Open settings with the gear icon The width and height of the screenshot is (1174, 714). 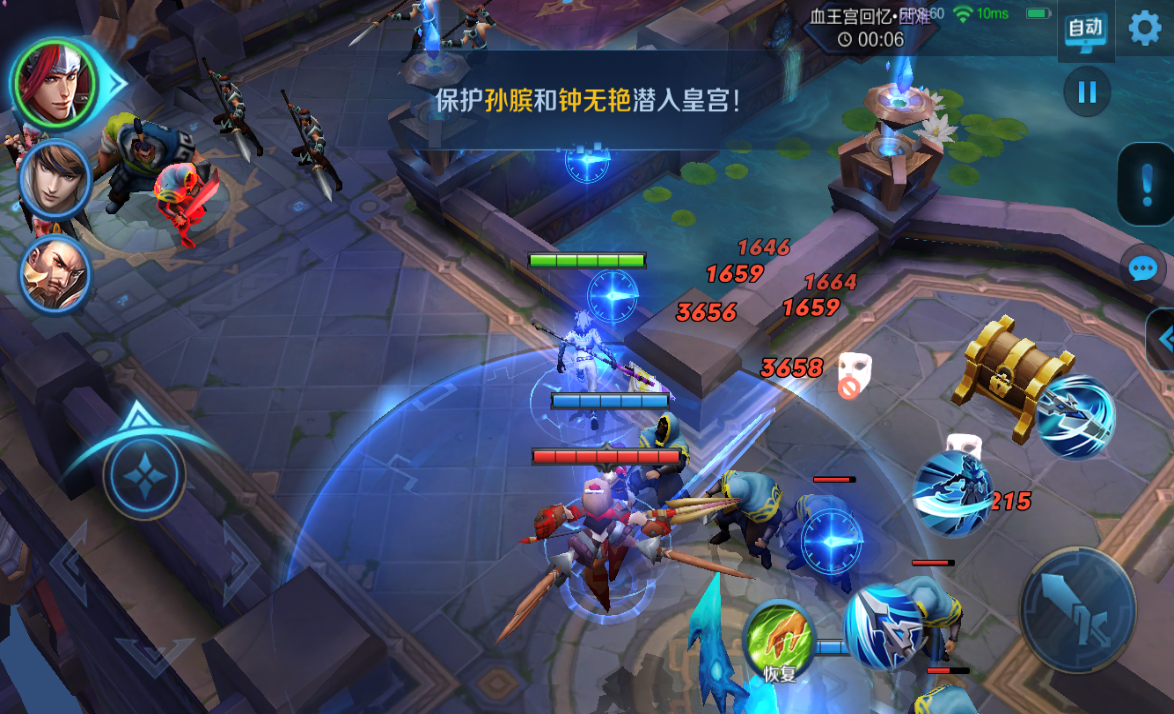[1146, 28]
